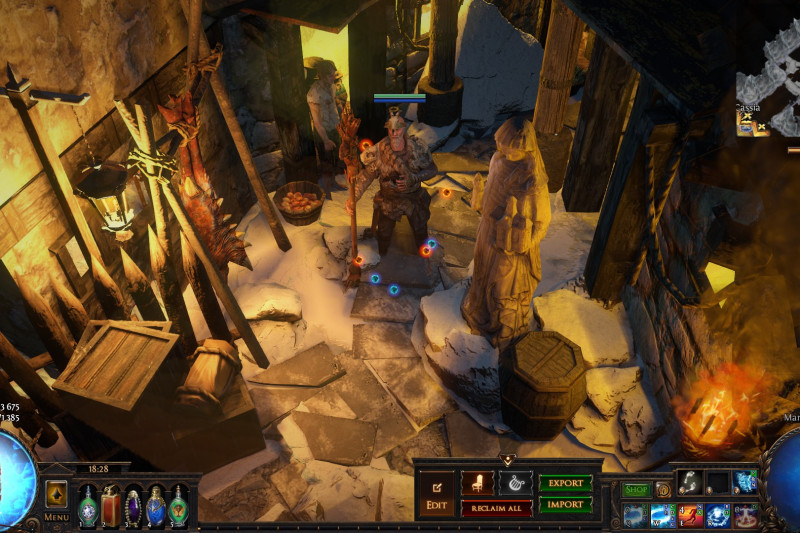Select the harp music icon button

pos(516,483)
